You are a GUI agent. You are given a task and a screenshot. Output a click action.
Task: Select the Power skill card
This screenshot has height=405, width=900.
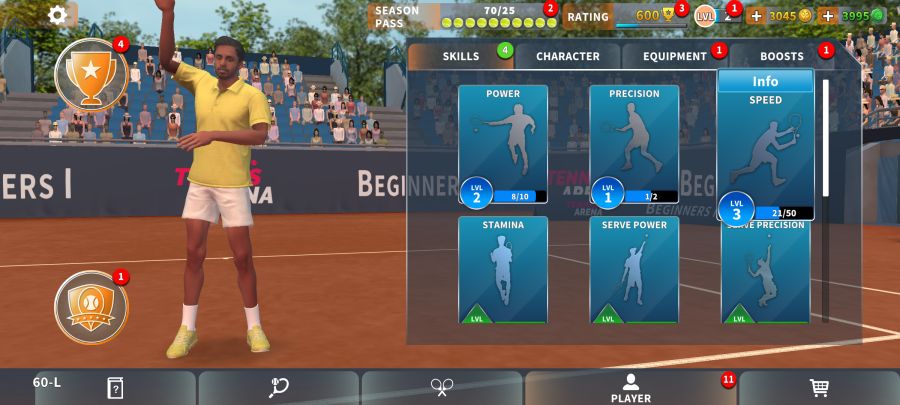pyautogui.click(x=503, y=143)
